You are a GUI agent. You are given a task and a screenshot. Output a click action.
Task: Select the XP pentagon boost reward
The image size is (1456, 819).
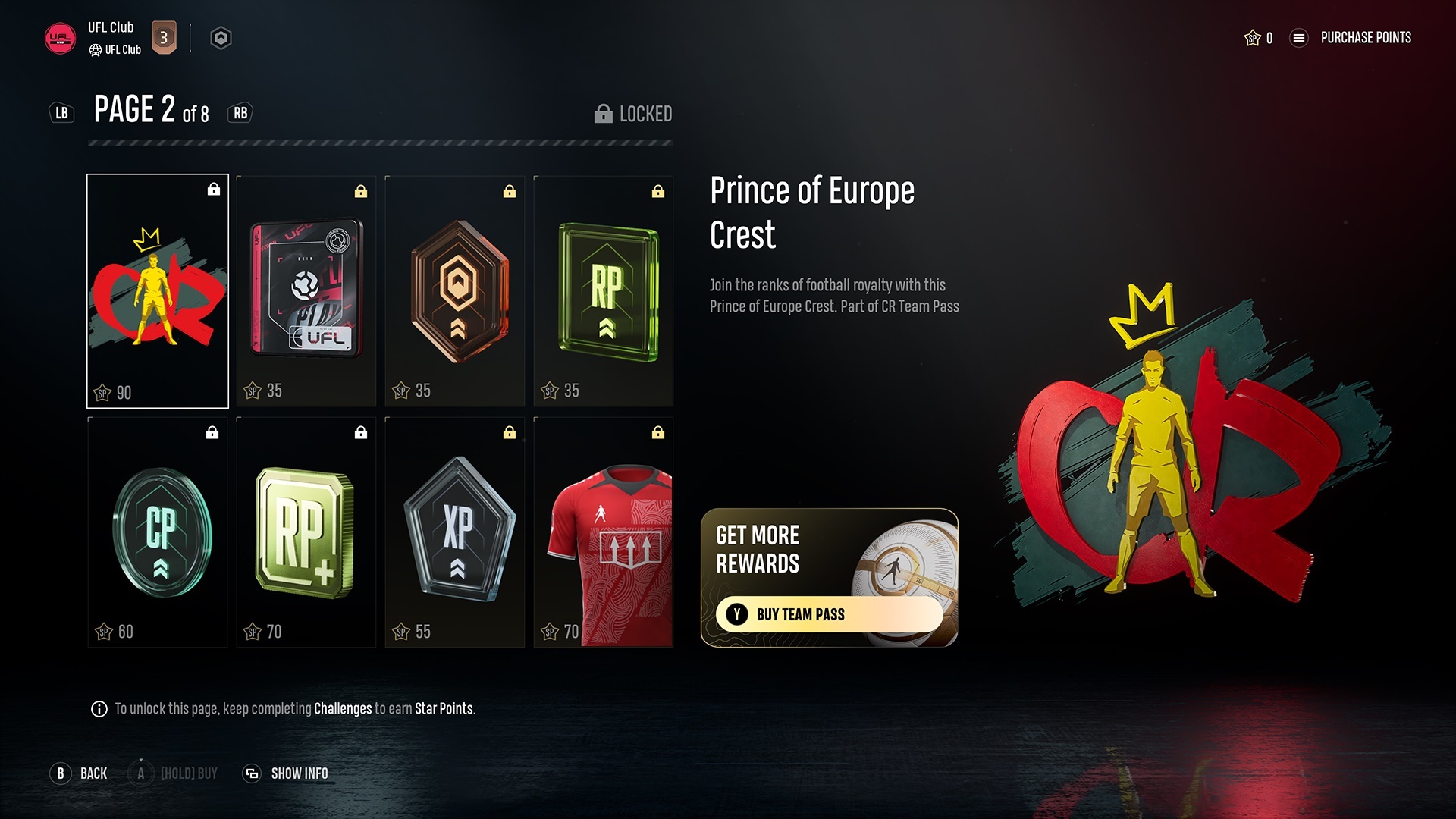click(455, 532)
